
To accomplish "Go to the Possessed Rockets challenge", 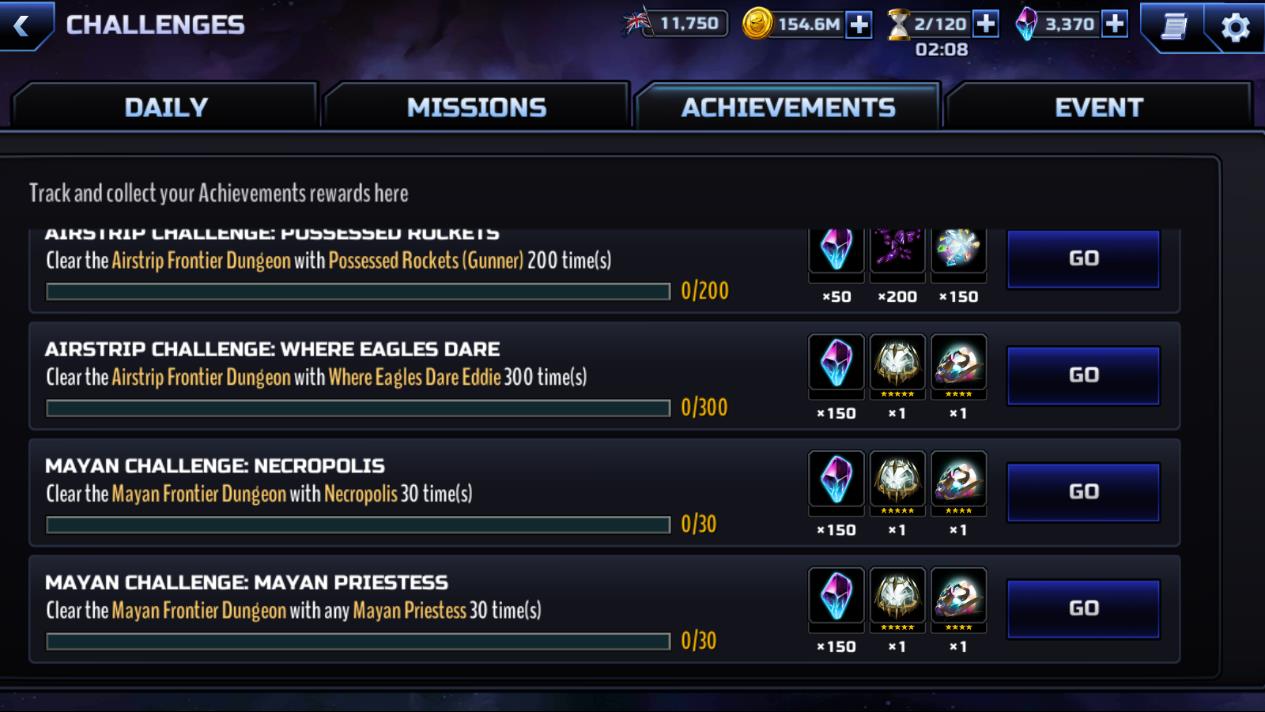I will [1083, 258].
